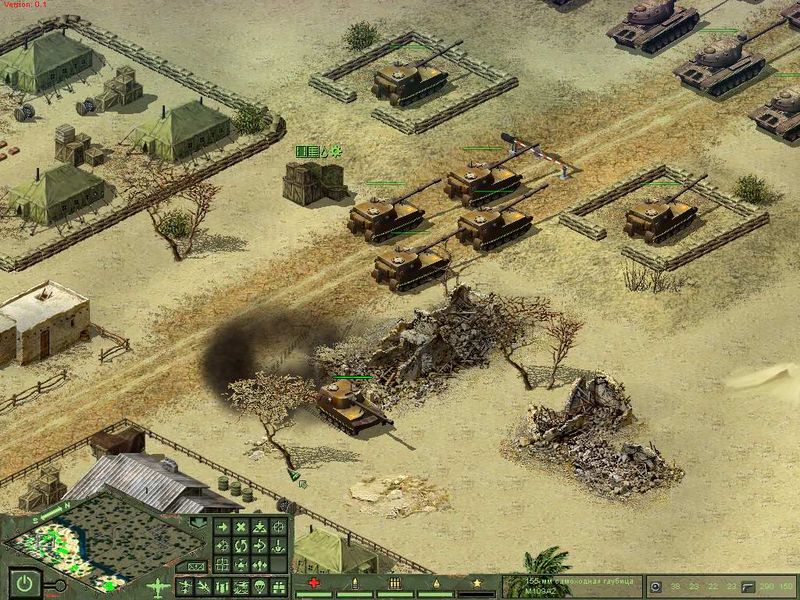Click the red cross health indicator icon
The width and height of the screenshot is (800, 600).
(x=316, y=583)
